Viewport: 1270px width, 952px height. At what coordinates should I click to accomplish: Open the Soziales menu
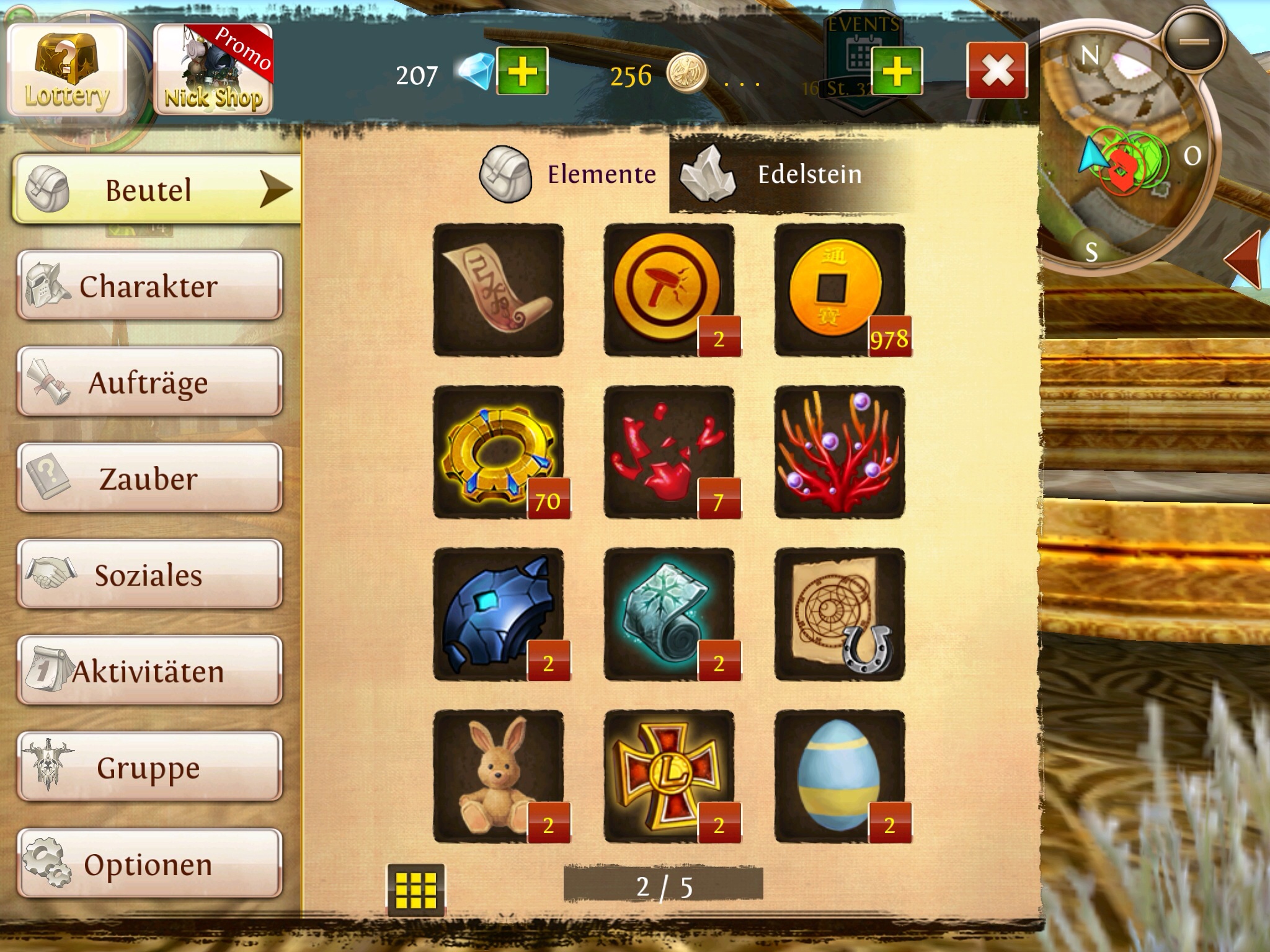pyautogui.click(x=149, y=575)
